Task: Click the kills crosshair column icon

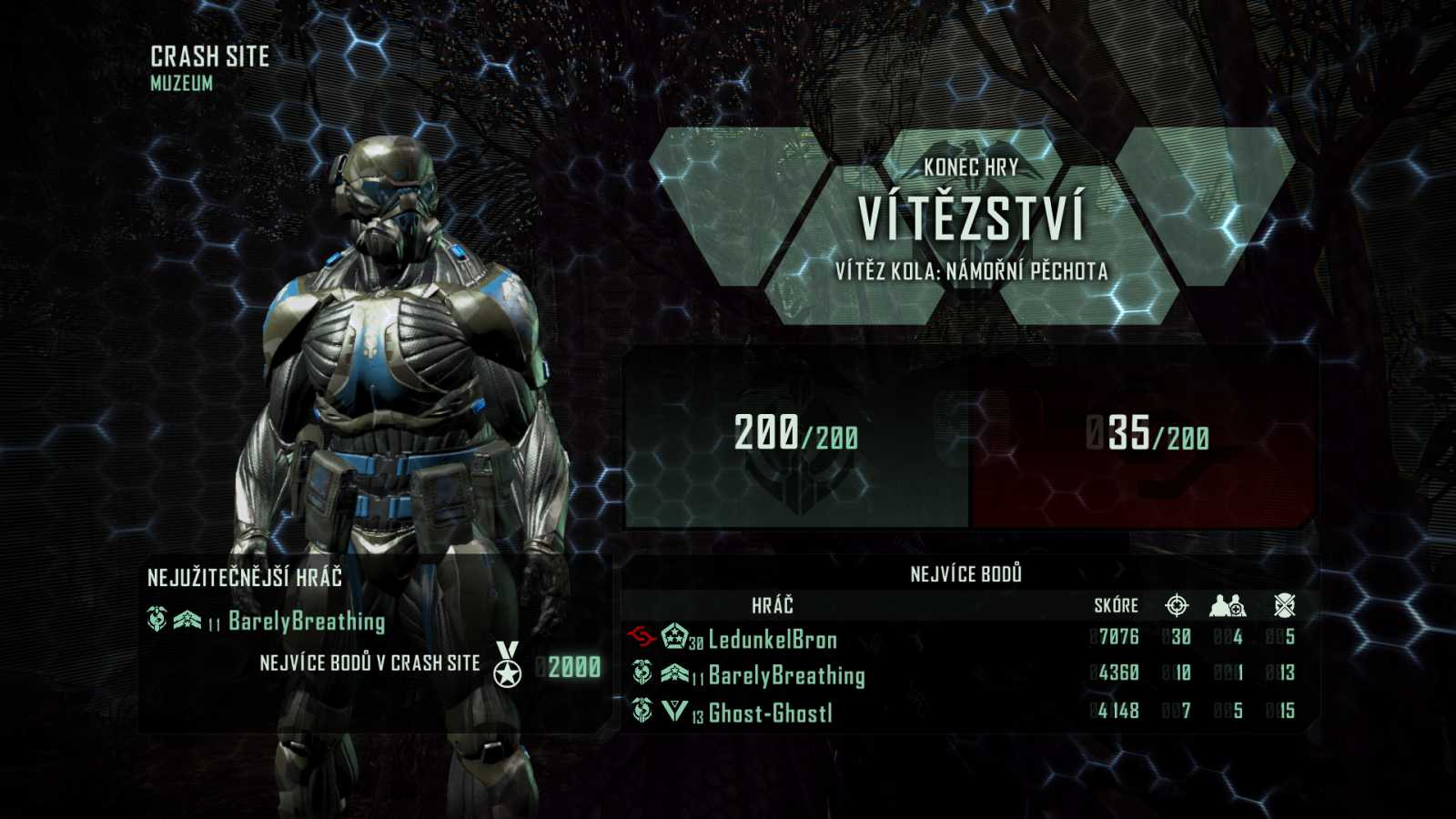Action: click(x=1178, y=605)
